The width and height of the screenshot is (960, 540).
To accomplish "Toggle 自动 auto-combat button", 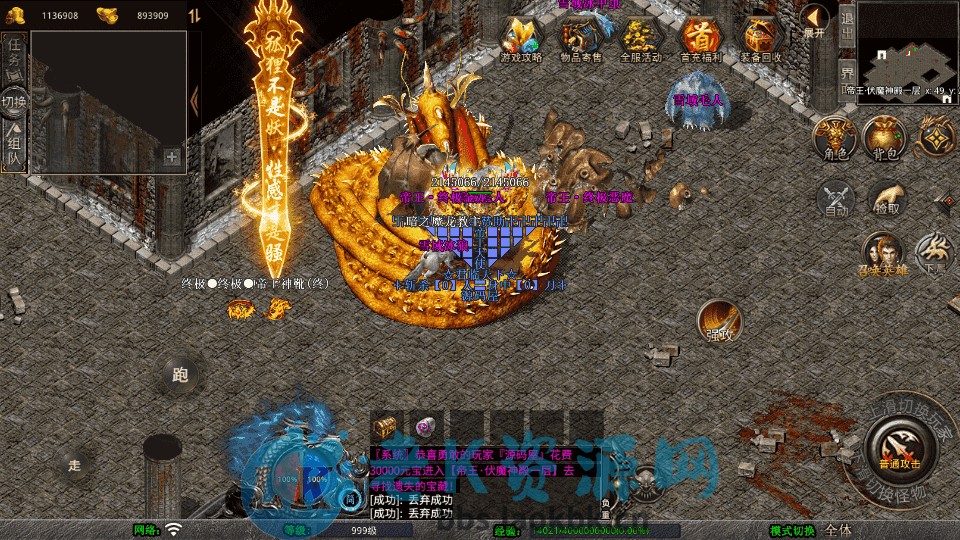I will point(836,199).
